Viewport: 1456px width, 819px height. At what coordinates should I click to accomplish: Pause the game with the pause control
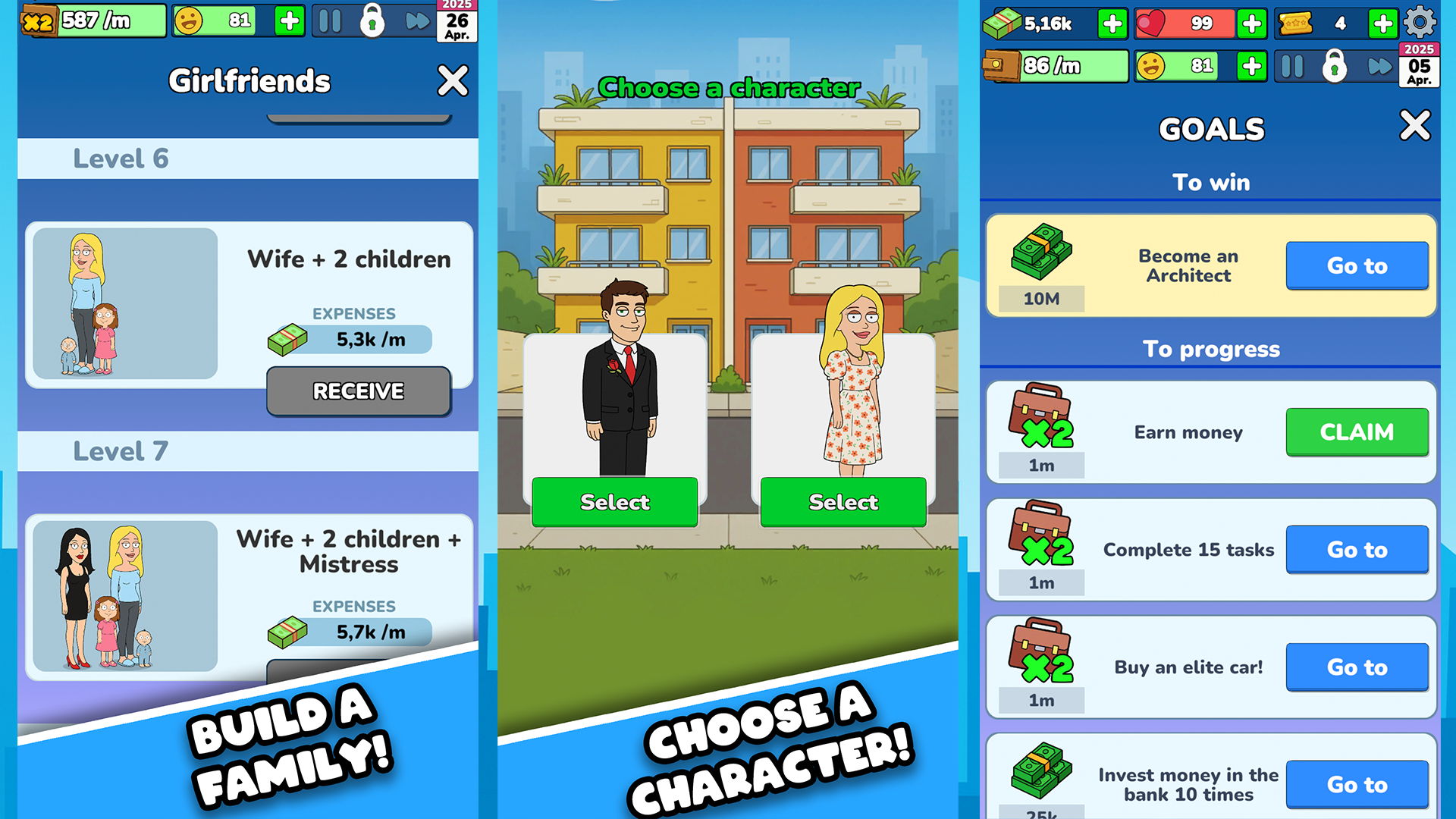329,21
